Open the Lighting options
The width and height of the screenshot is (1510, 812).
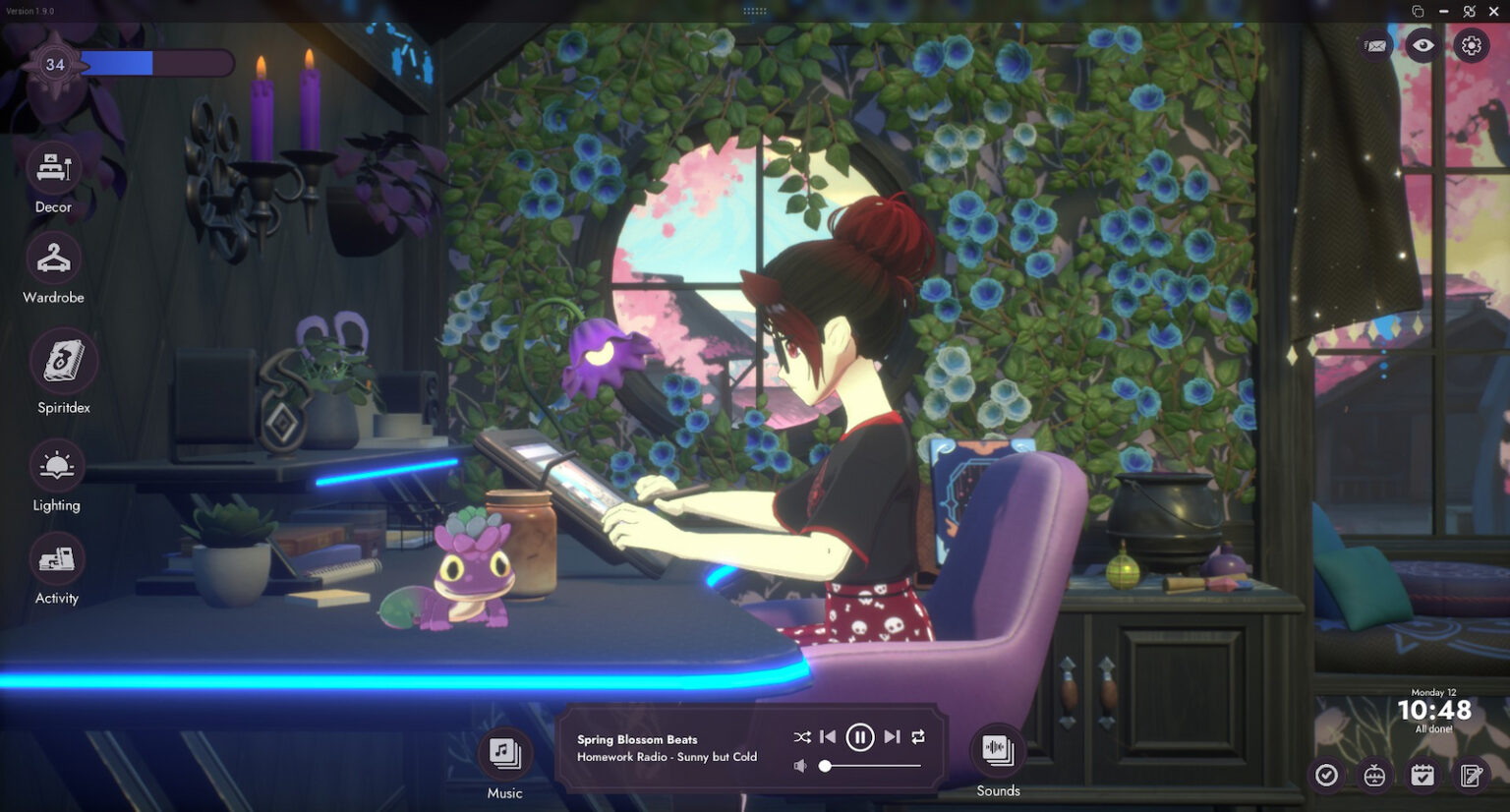tap(56, 467)
